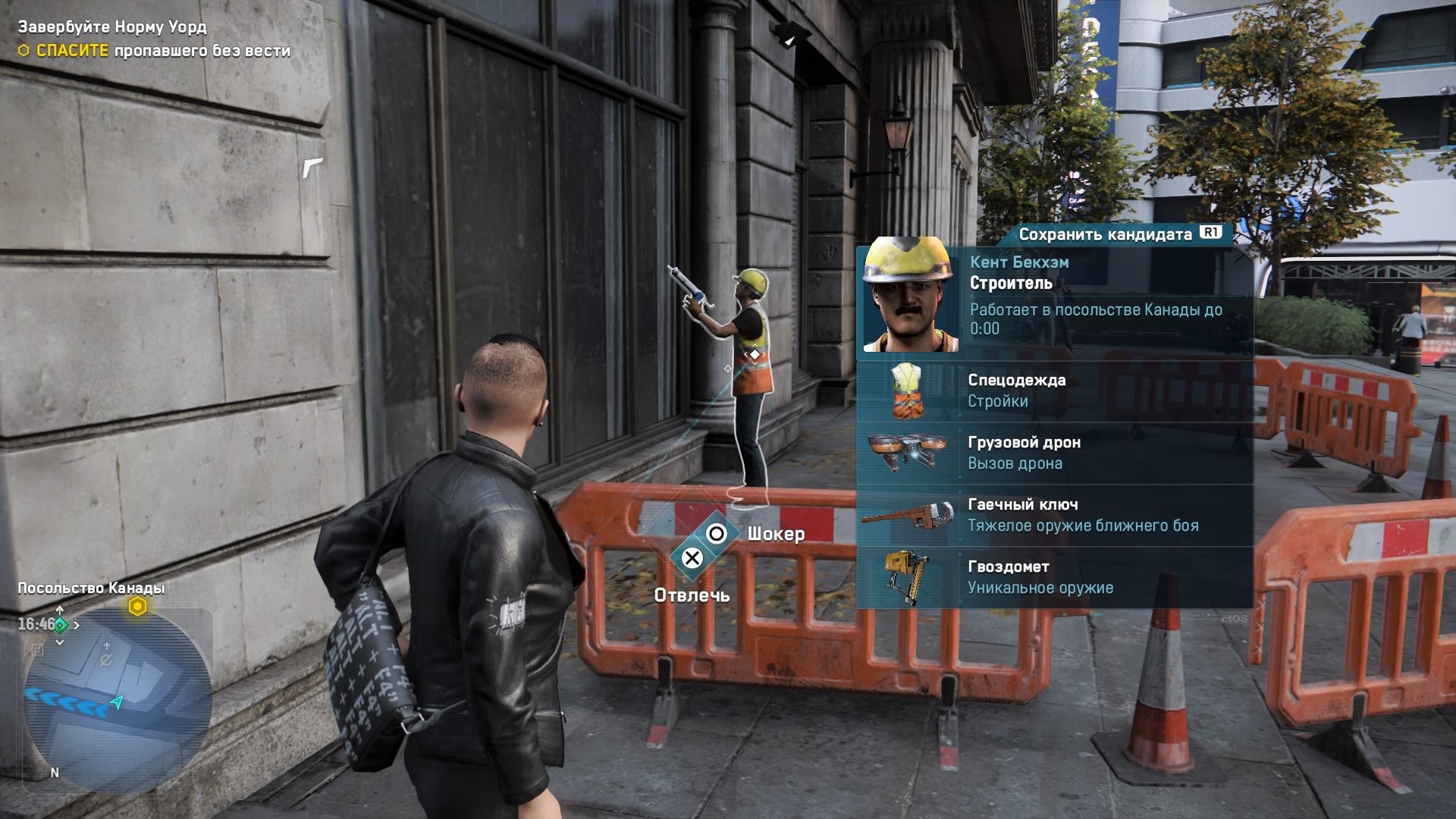Screen dimensions: 1456x819
Task: Choose the Грузовой дрон cargo drone ability
Action: [1054, 453]
